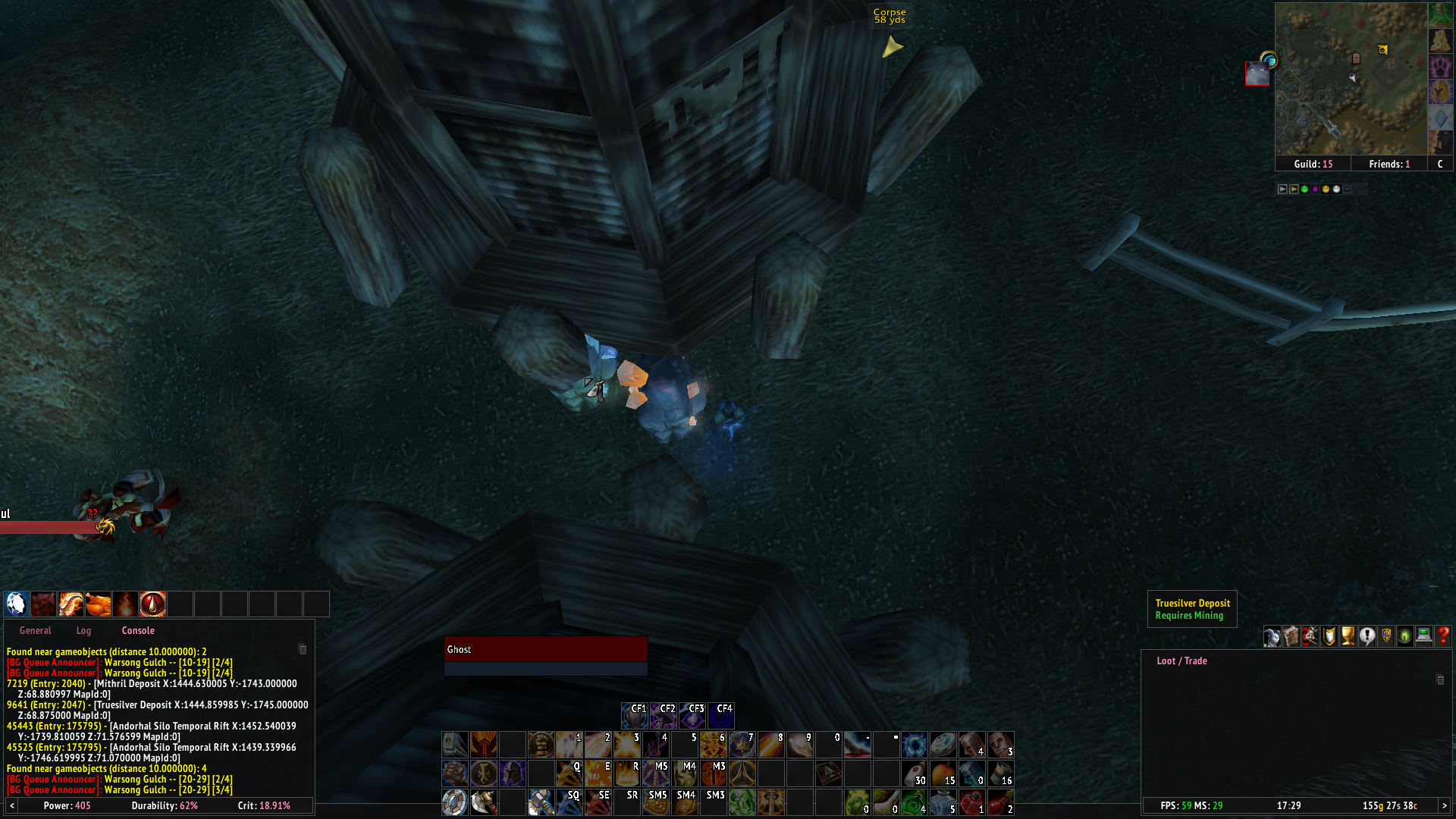1456x819 pixels.
Task: Open the computer-shaped main menu icon
Action: (x=1426, y=635)
